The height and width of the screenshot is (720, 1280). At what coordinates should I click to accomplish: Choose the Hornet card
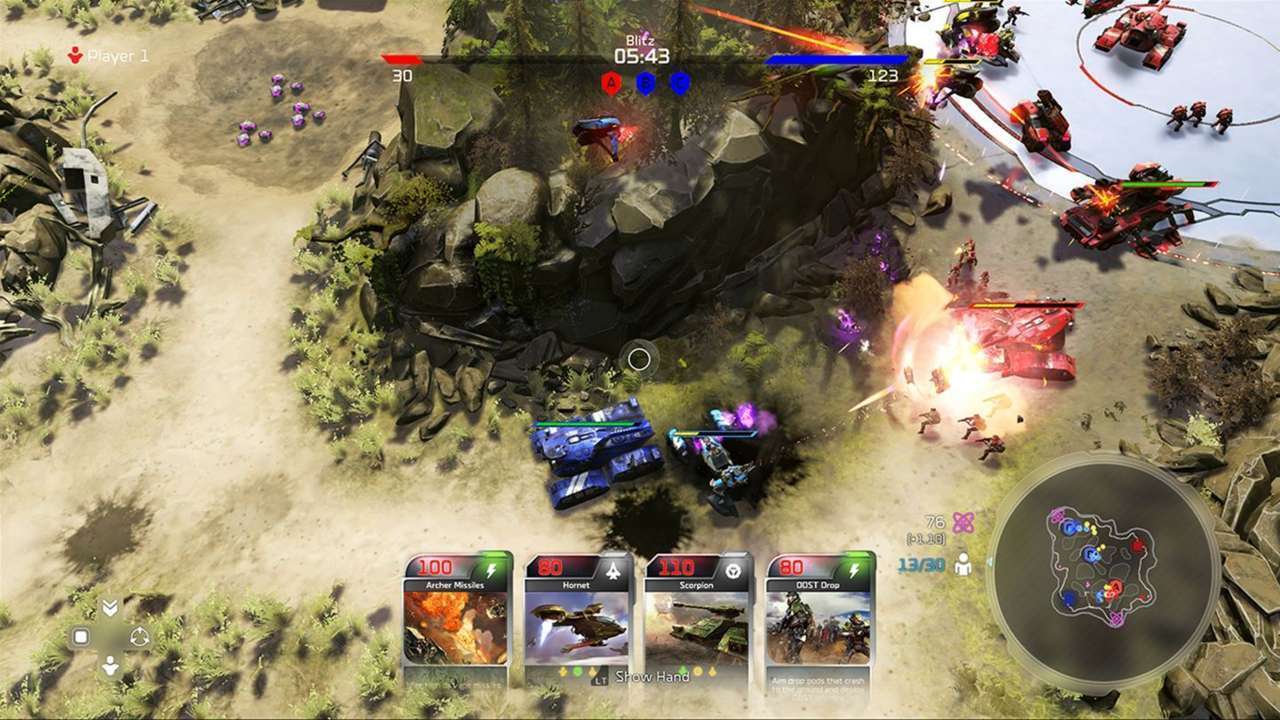578,618
